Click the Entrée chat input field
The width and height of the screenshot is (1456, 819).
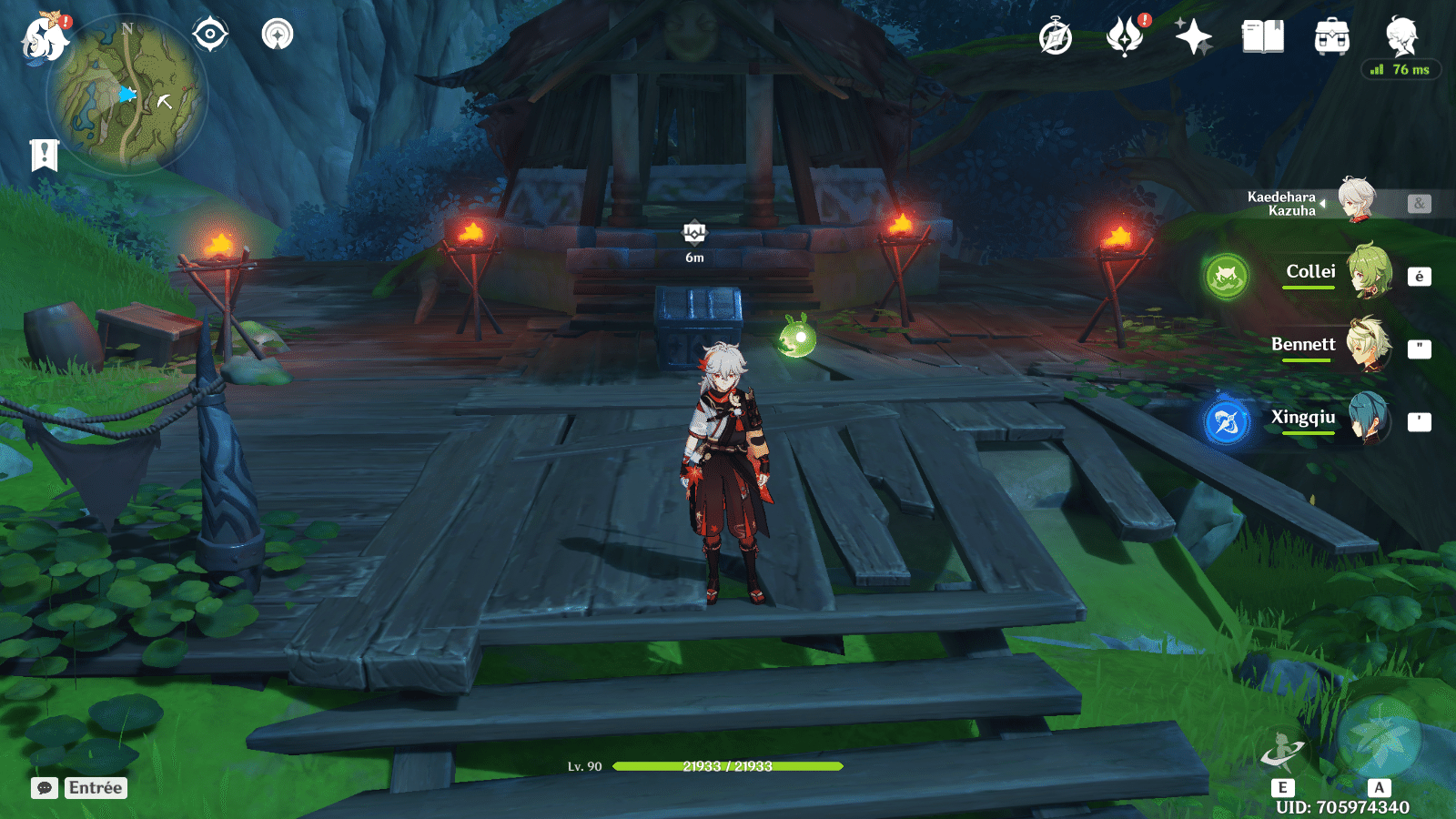pos(95,788)
